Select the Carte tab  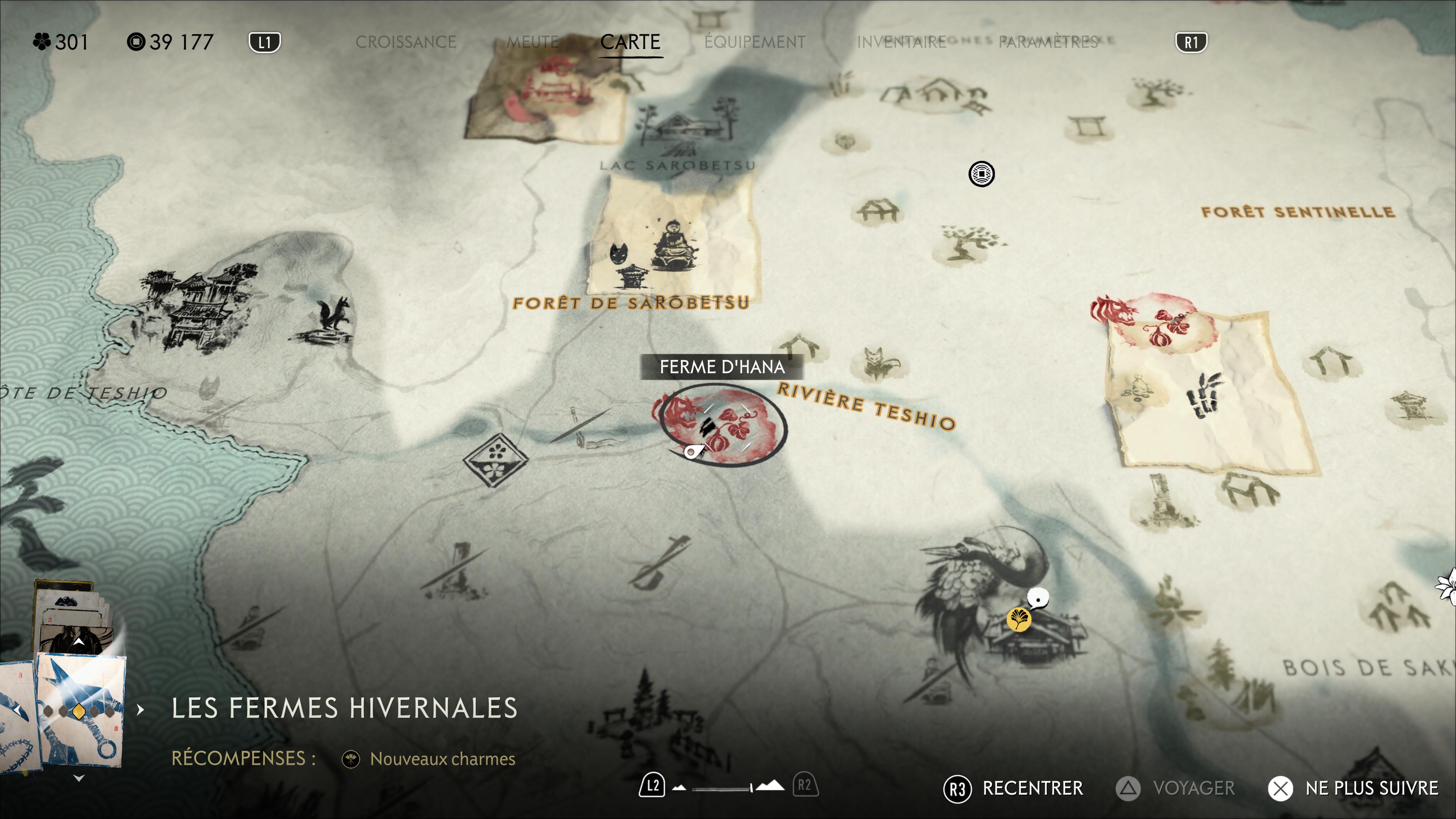(x=630, y=42)
